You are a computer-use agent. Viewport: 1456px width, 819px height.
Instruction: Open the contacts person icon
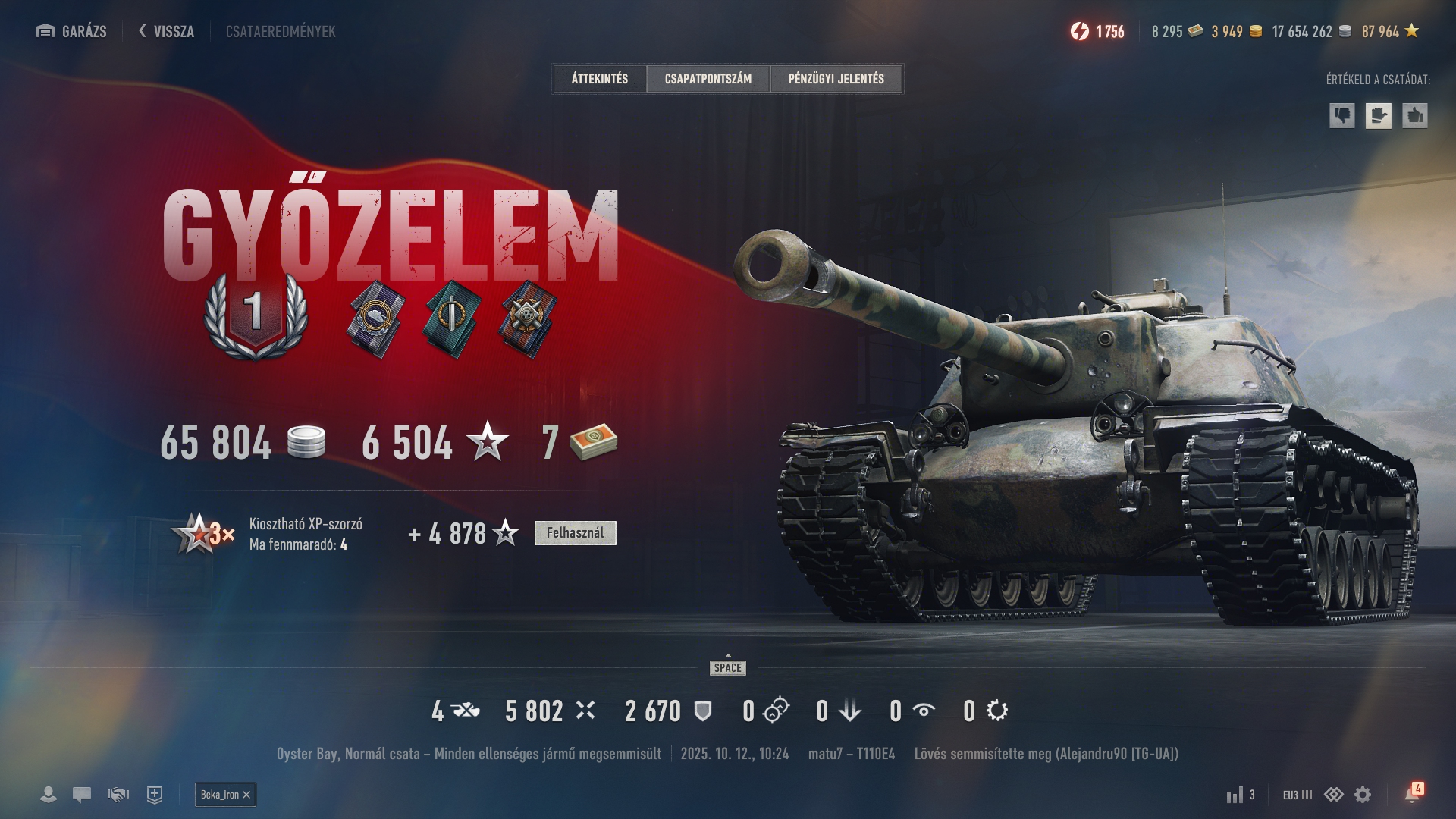point(49,795)
